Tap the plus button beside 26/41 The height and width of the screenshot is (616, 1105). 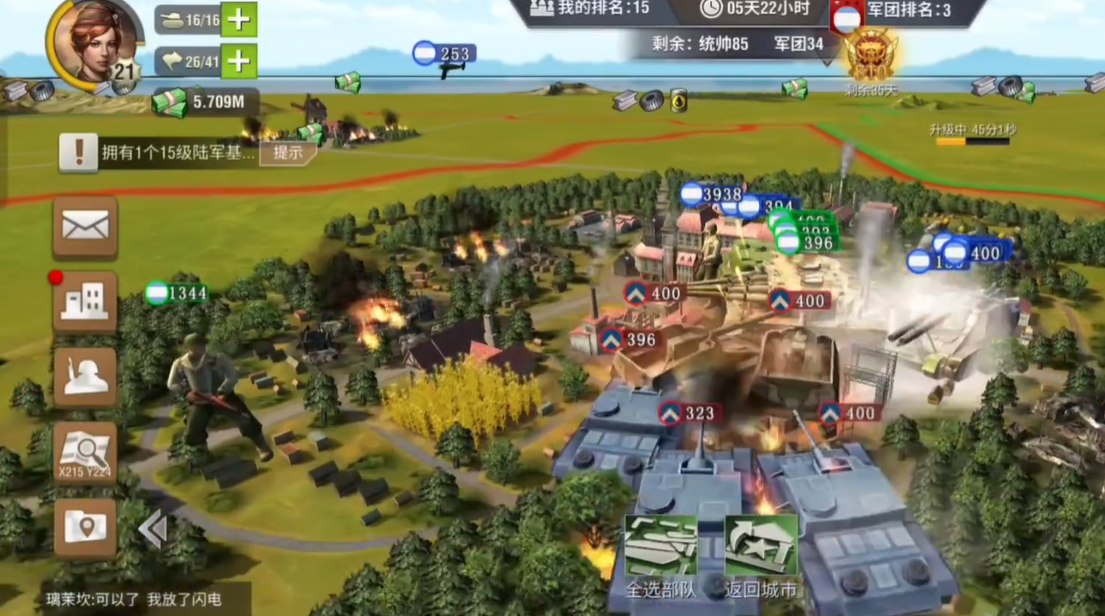coord(239,61)
